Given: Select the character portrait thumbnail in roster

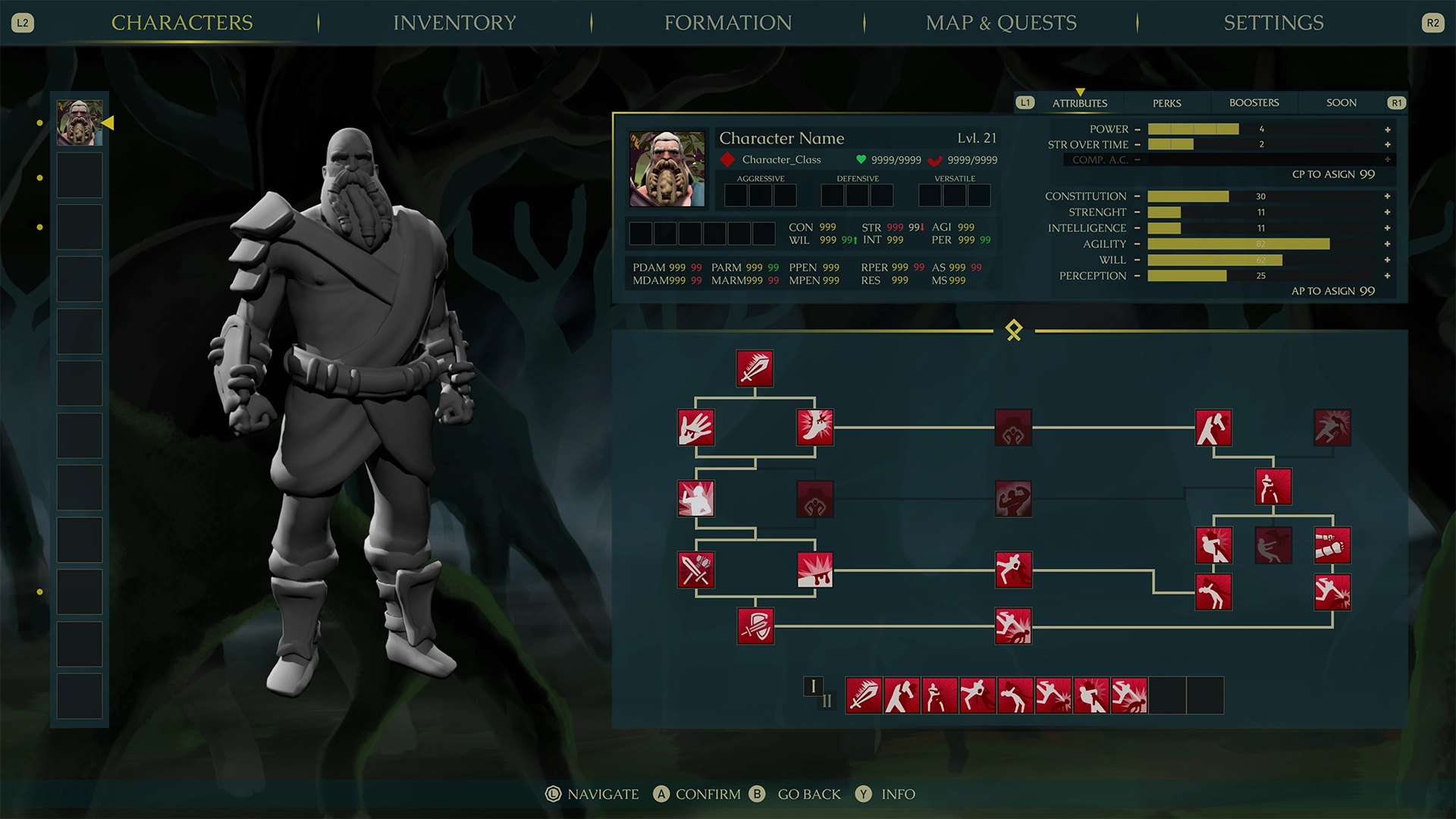Looking at the screenshot, I should click(79, 124).
